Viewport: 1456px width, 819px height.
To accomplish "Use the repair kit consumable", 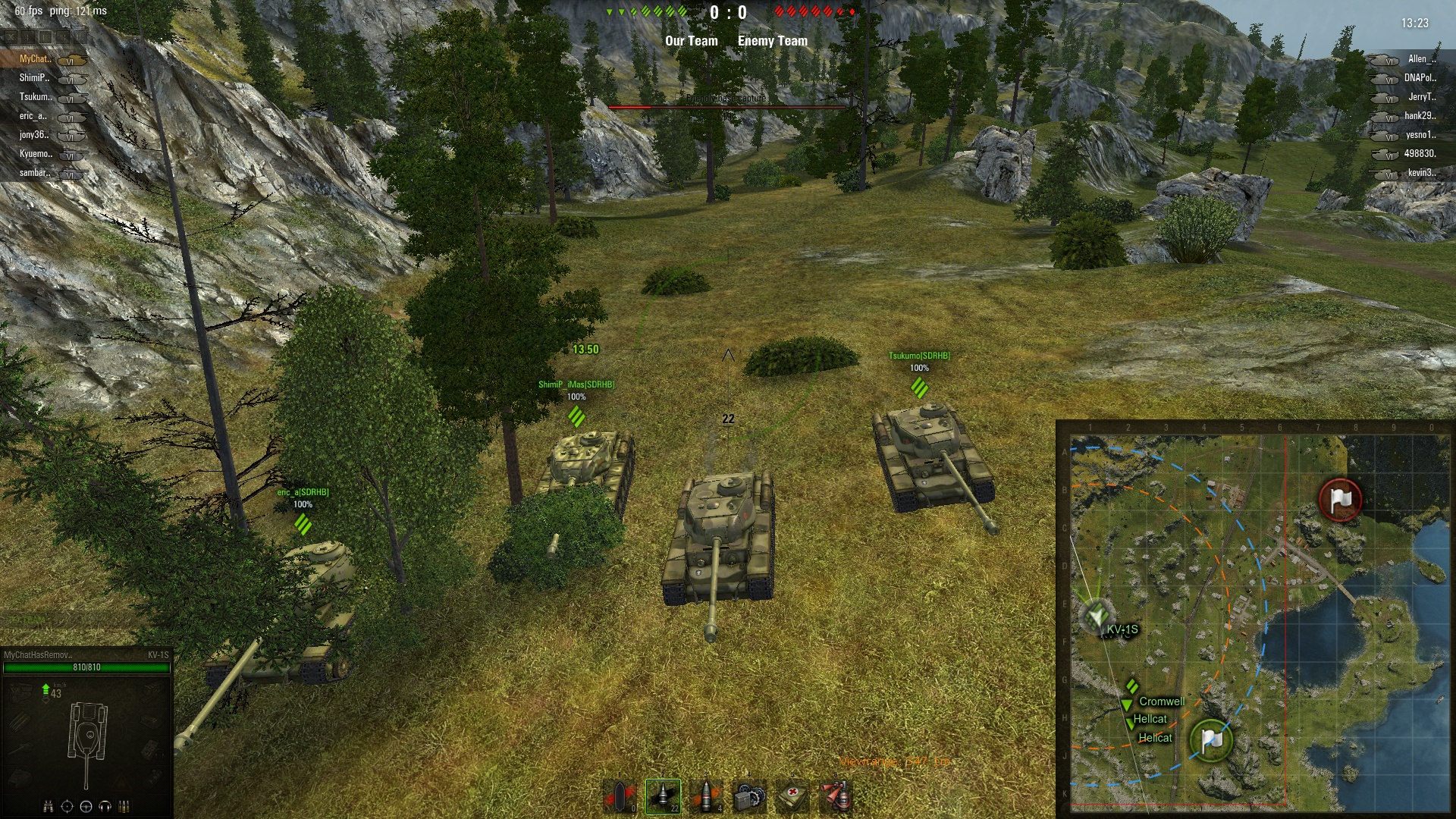I will pyautogui.click(x=749, y=796).
